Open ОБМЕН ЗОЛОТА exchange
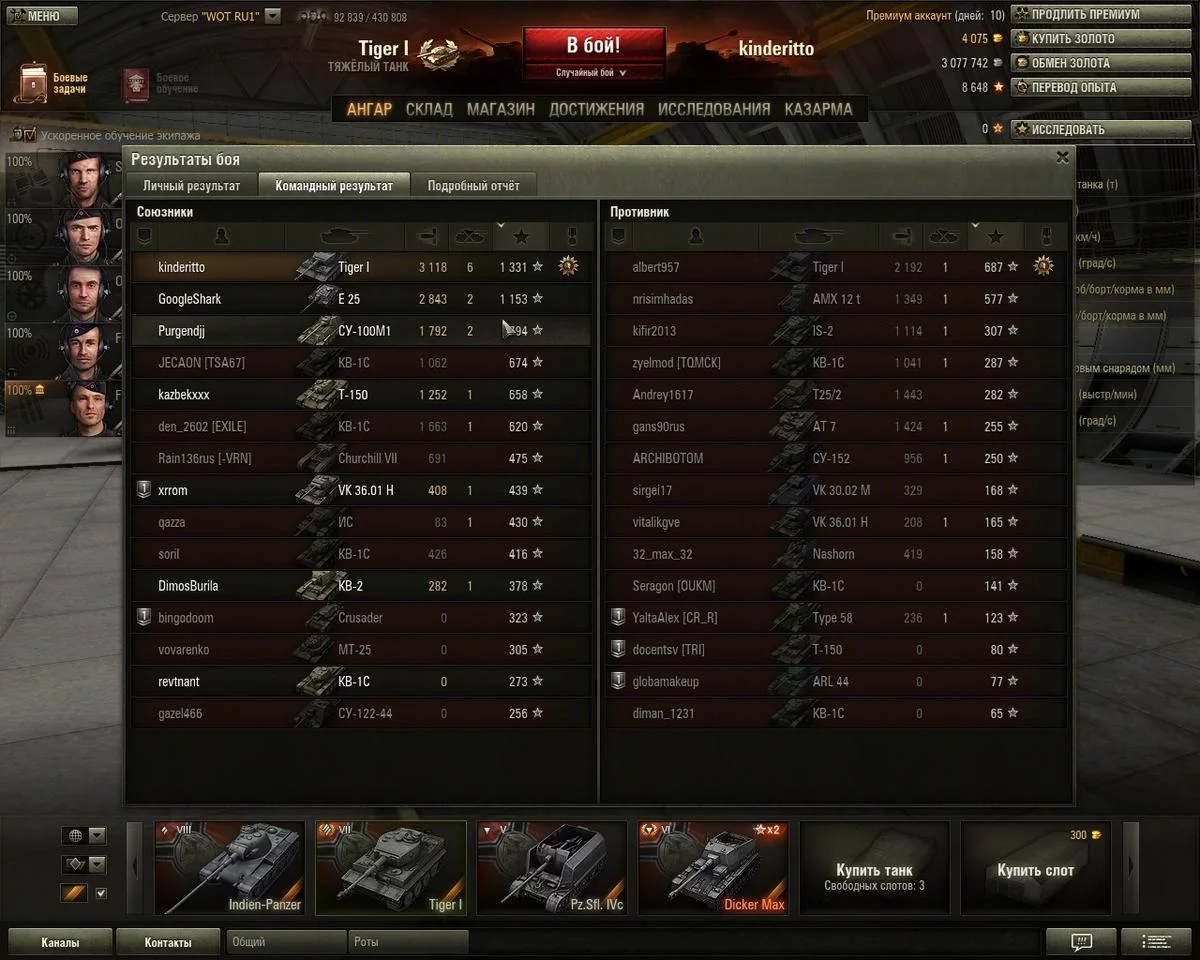This screenshot has height=960, width=1200. 1075,63
